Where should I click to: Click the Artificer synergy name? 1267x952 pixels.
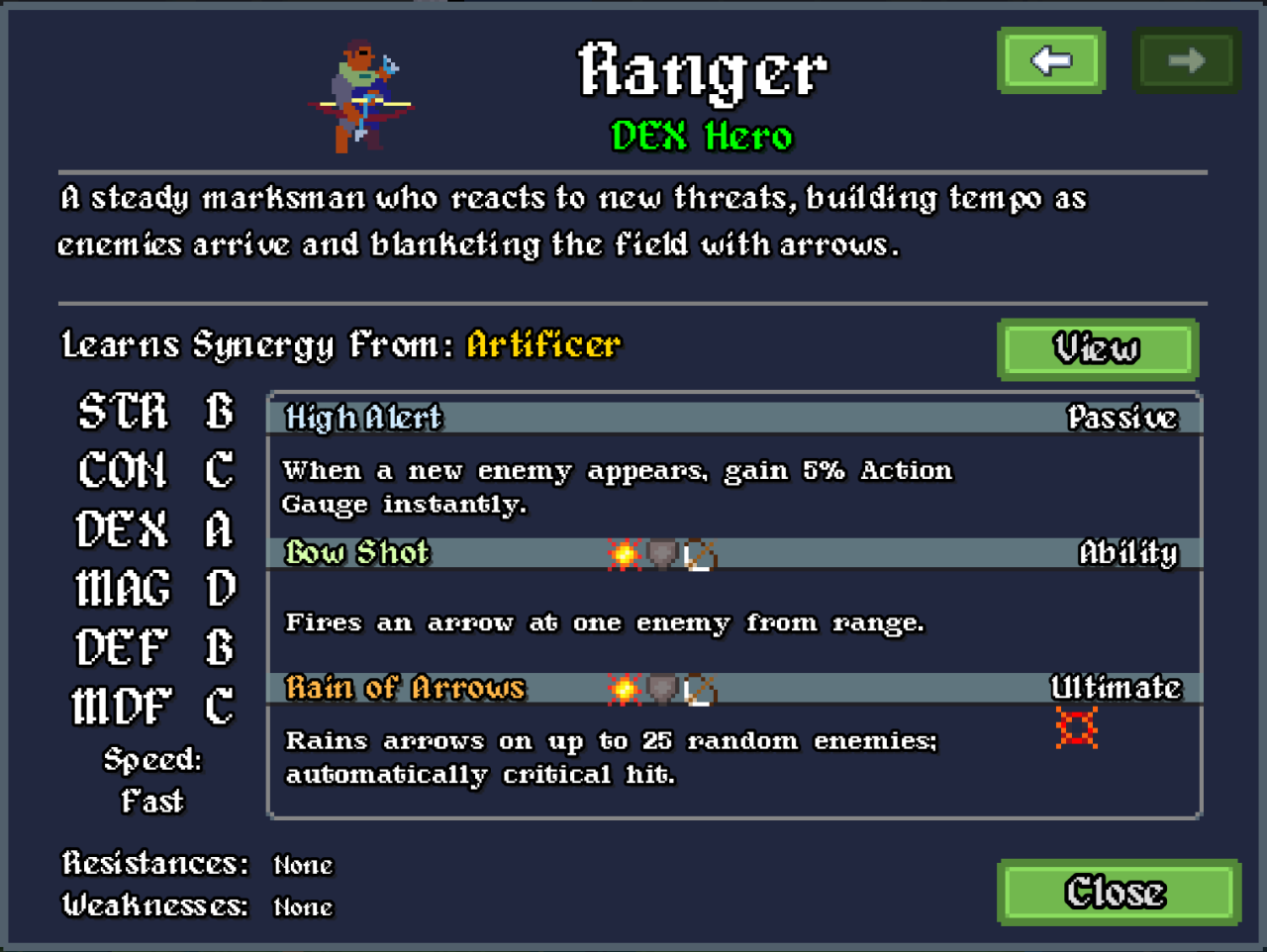[x=543, y=344]
